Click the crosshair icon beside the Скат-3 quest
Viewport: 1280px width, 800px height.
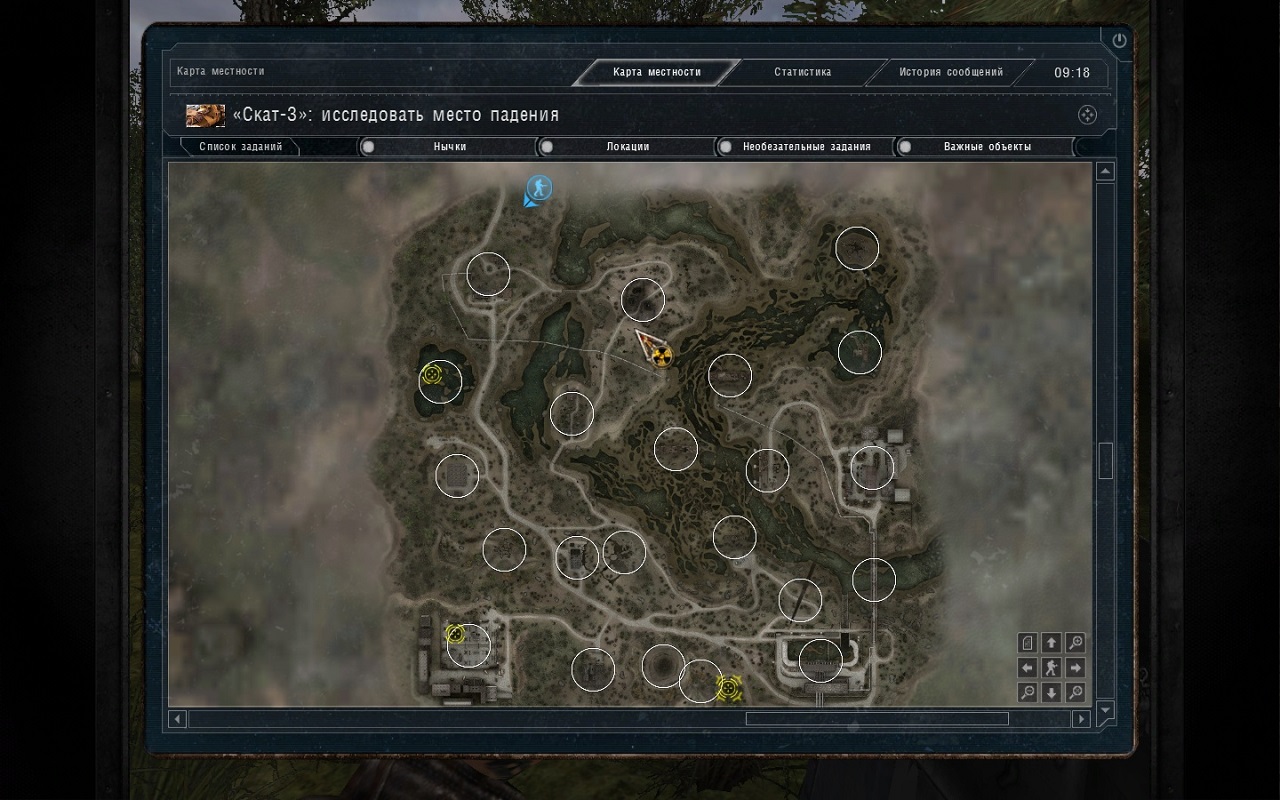1087,115
